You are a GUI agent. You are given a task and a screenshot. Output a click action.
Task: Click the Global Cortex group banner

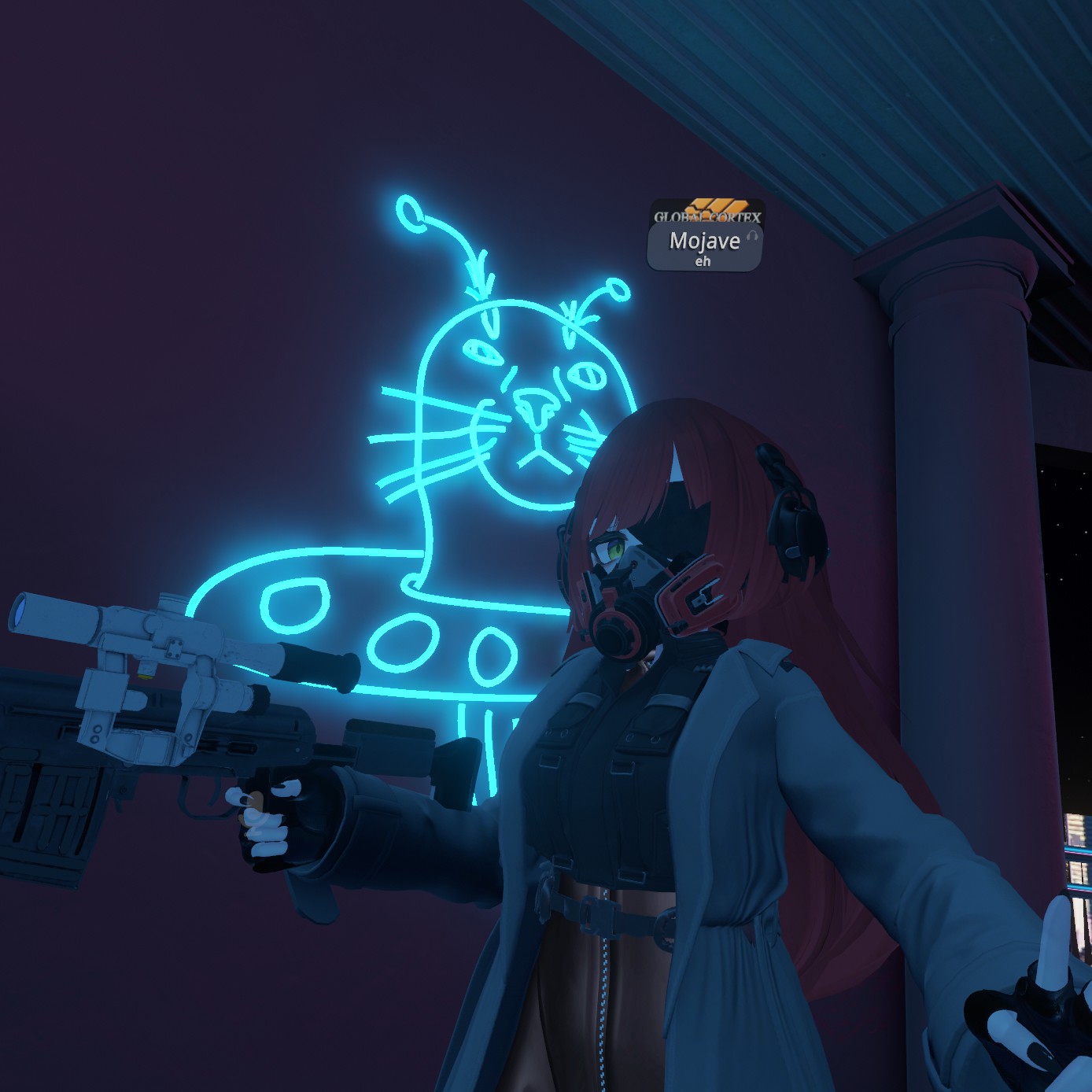point(707,212)
